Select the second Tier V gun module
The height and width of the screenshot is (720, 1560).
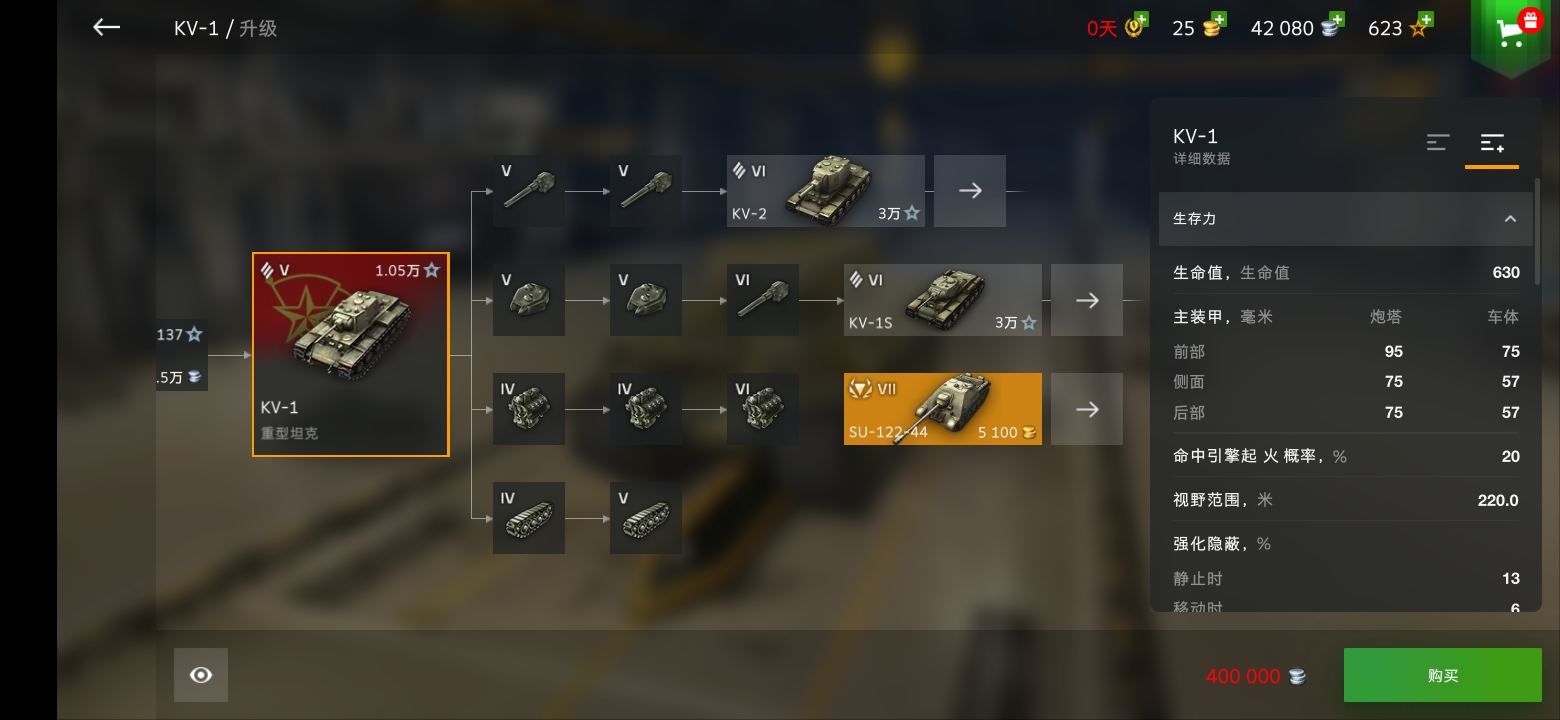[x=646, y=190]
